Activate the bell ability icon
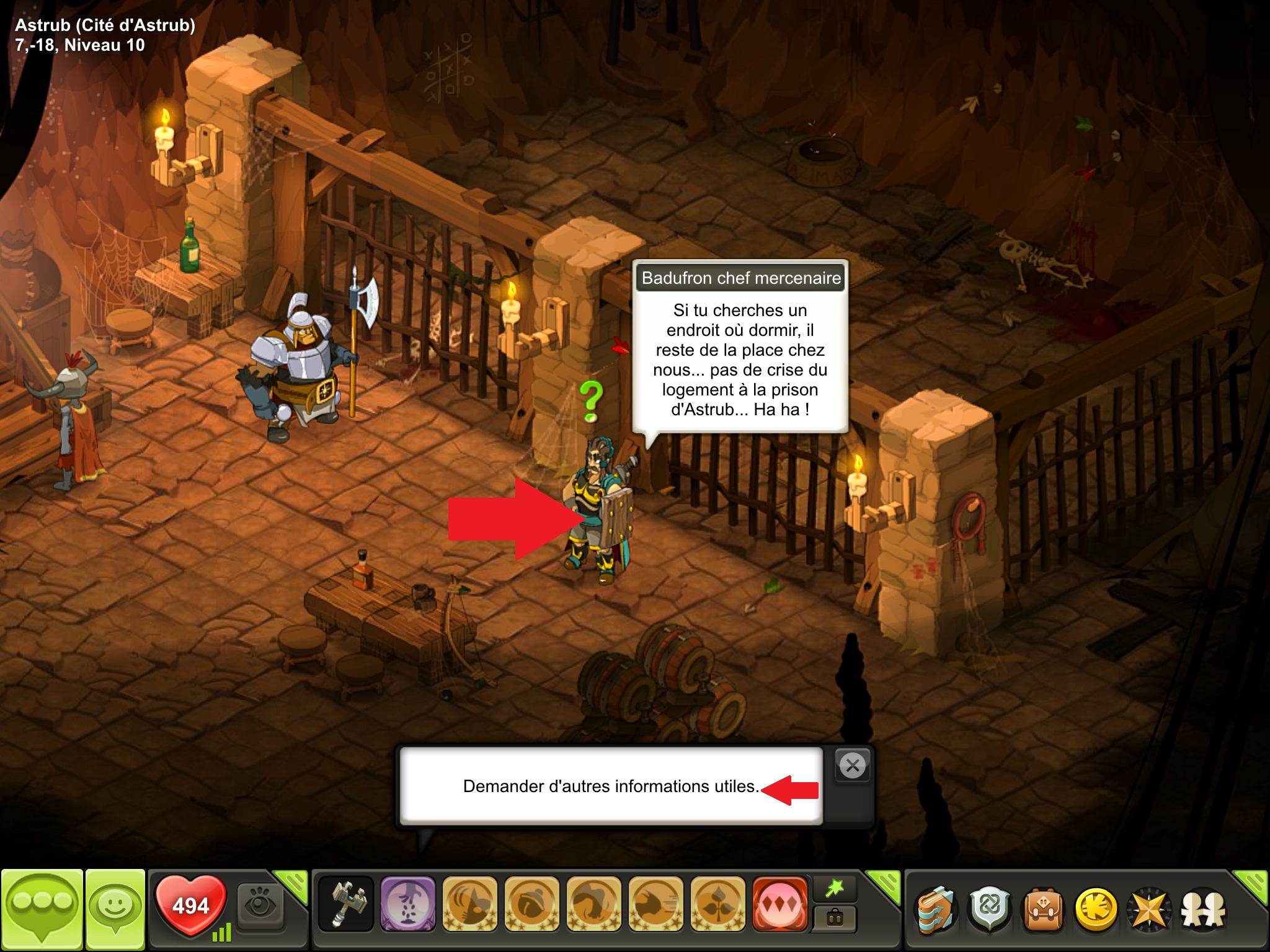The width and height of the screenshot is (1270, 952). pyautogui.click(x=532, y=904)
